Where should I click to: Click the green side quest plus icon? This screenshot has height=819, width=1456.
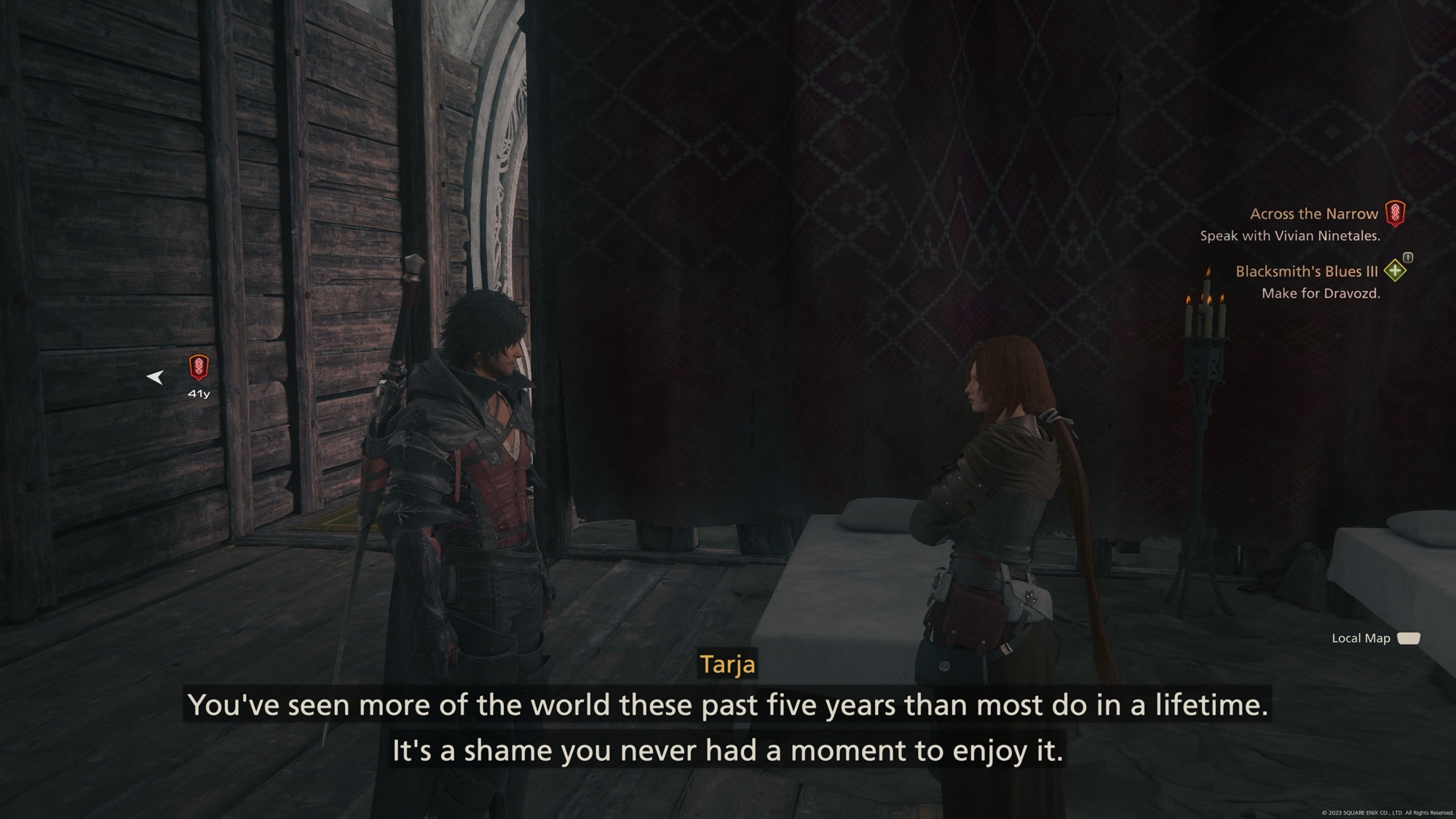pos(1395,271)
